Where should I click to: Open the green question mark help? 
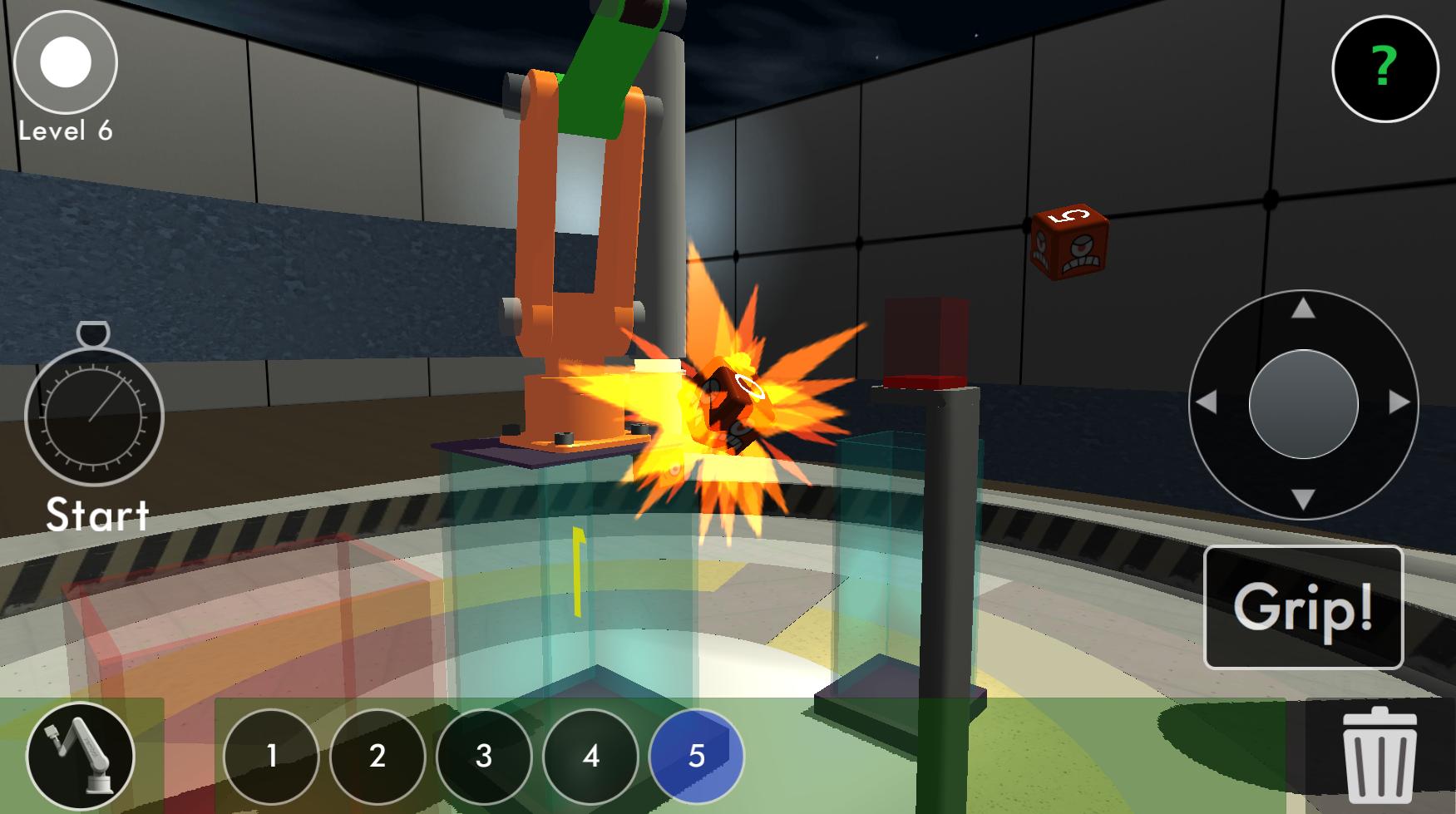click(1384, 67)
